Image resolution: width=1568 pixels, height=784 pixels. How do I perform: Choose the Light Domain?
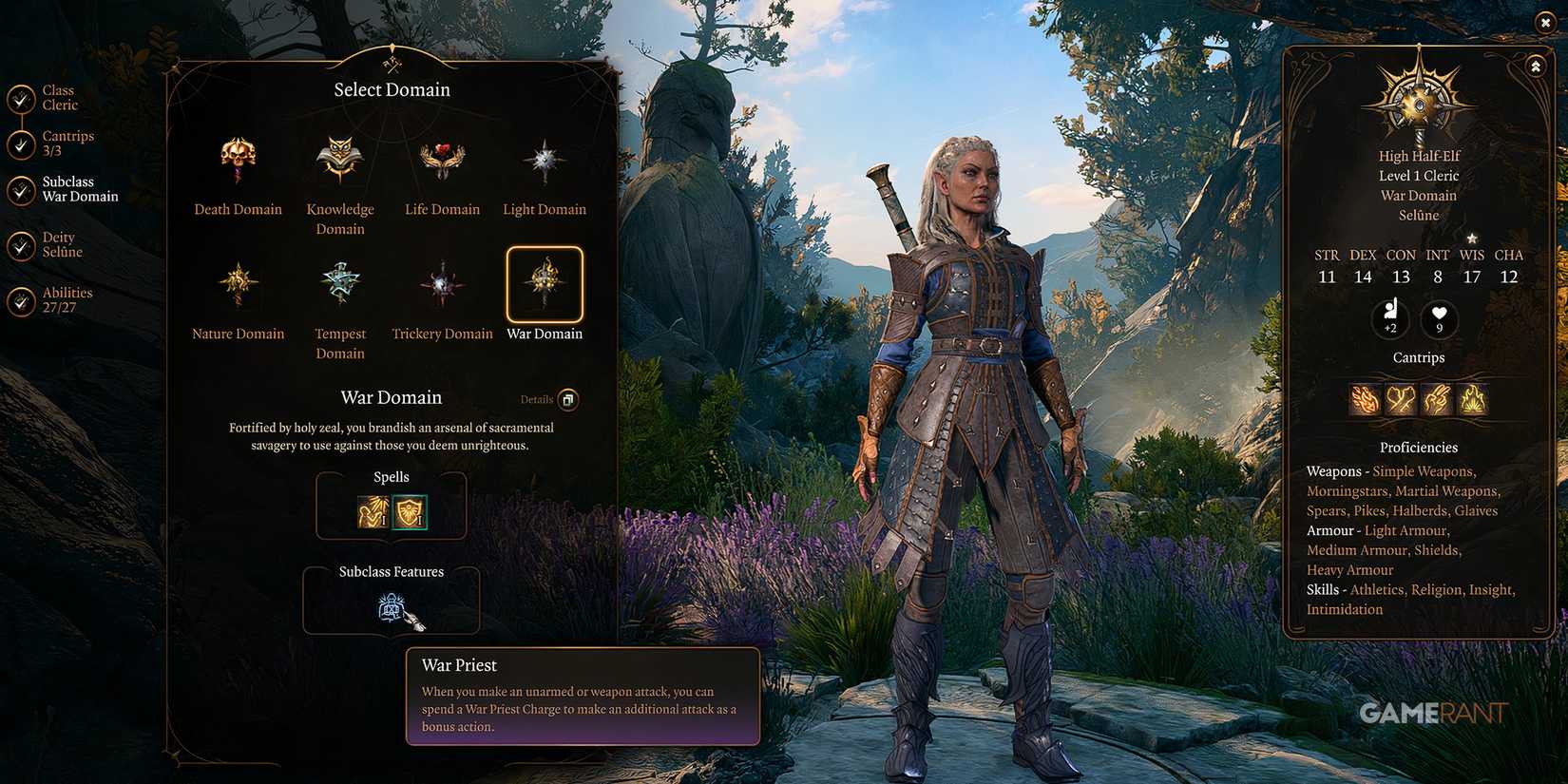[x=544, y=160]
